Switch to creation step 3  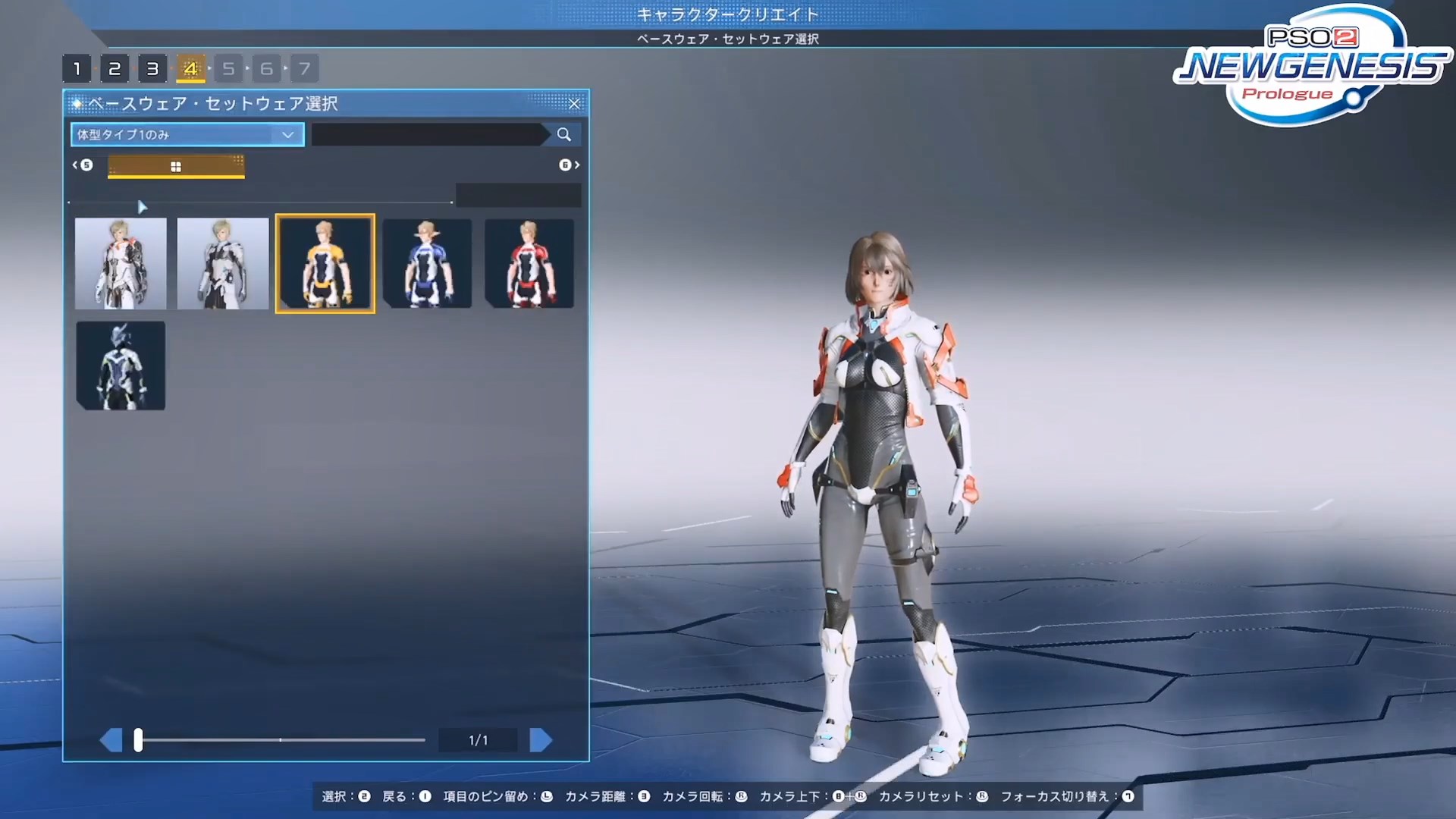(x=152, y=68)
